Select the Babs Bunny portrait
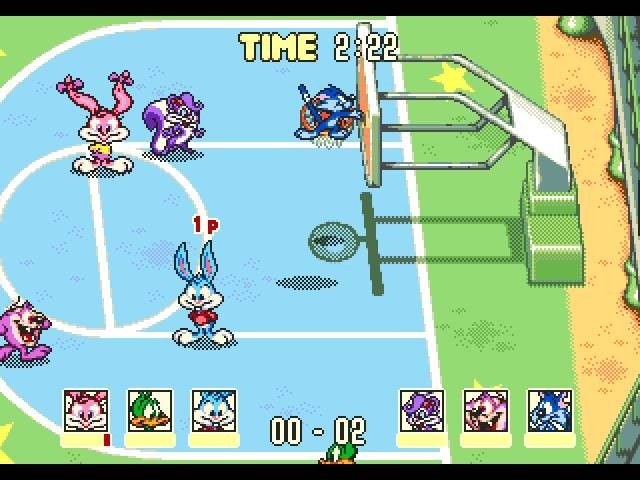 pos(87,411)
